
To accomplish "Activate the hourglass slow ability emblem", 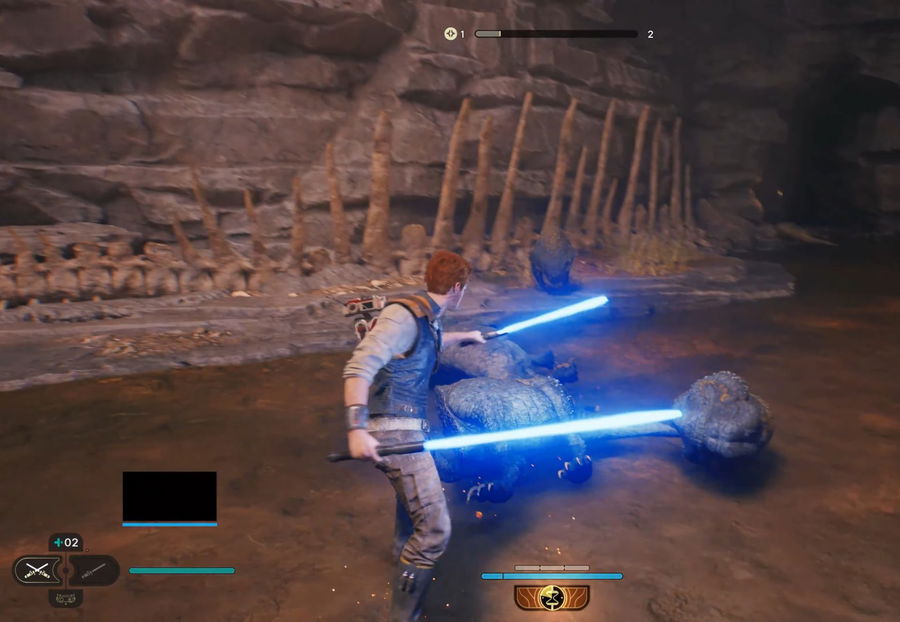I will [552, 597].
